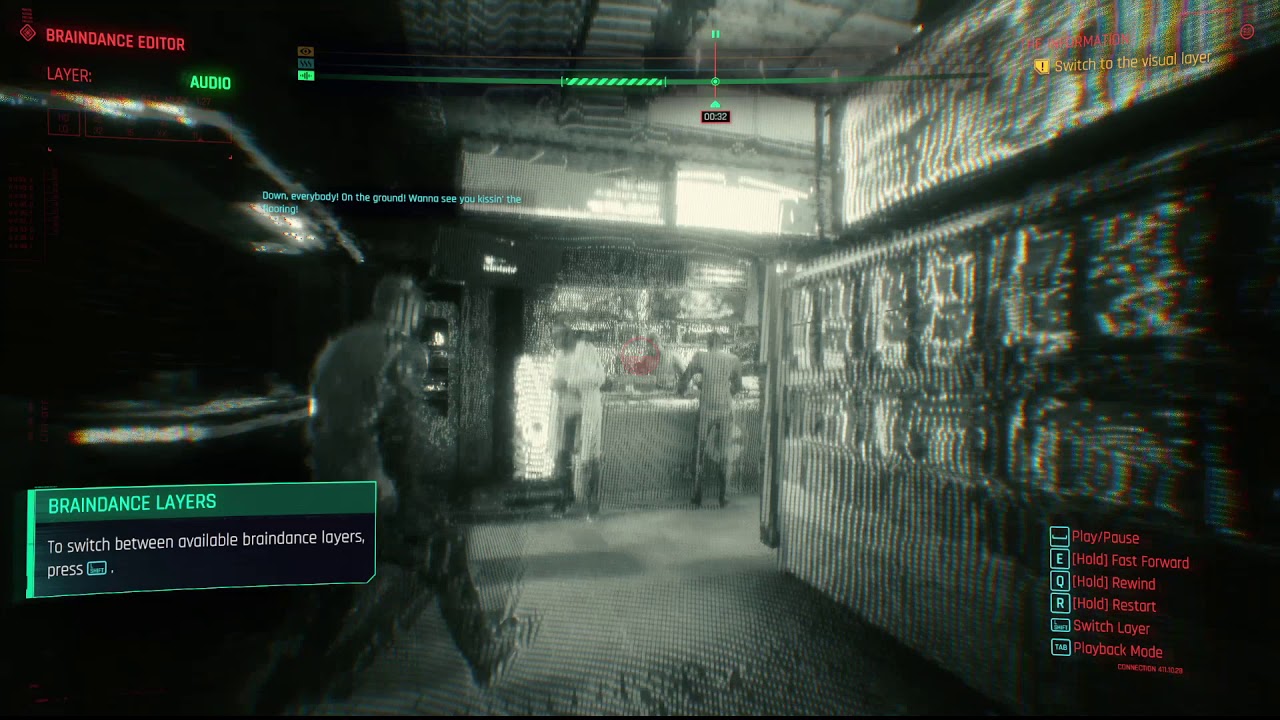Open the Switch Layer option

[x=1113, y=626]
